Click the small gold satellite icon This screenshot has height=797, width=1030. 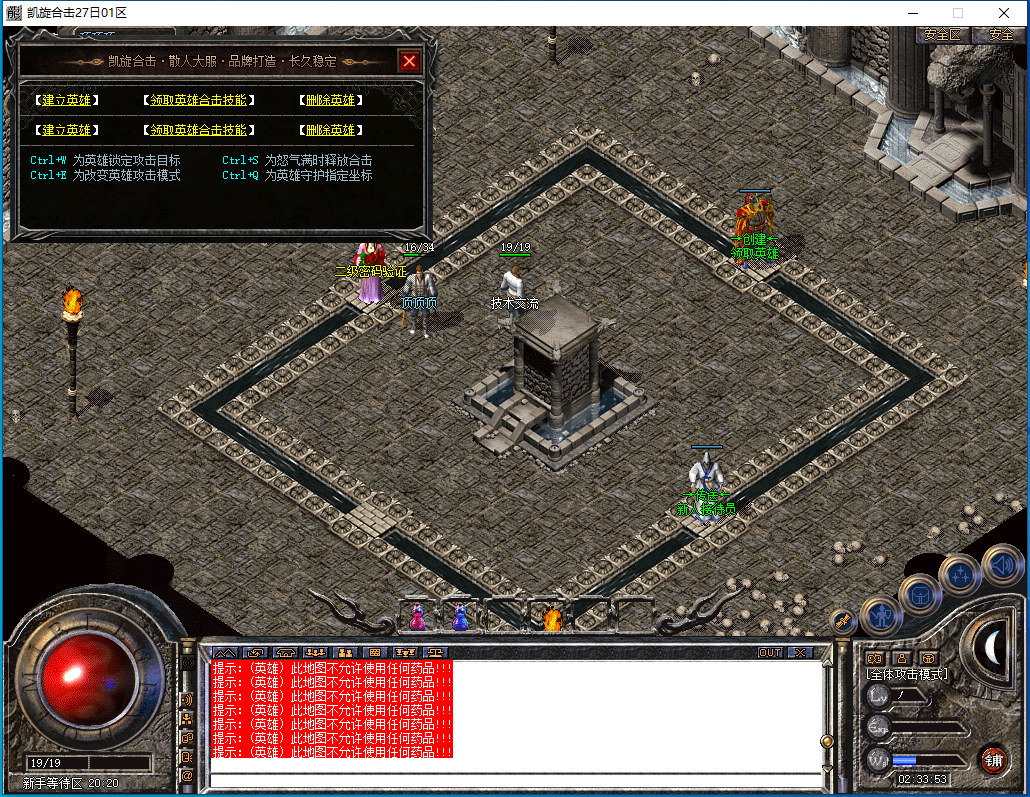click(842, 621)
